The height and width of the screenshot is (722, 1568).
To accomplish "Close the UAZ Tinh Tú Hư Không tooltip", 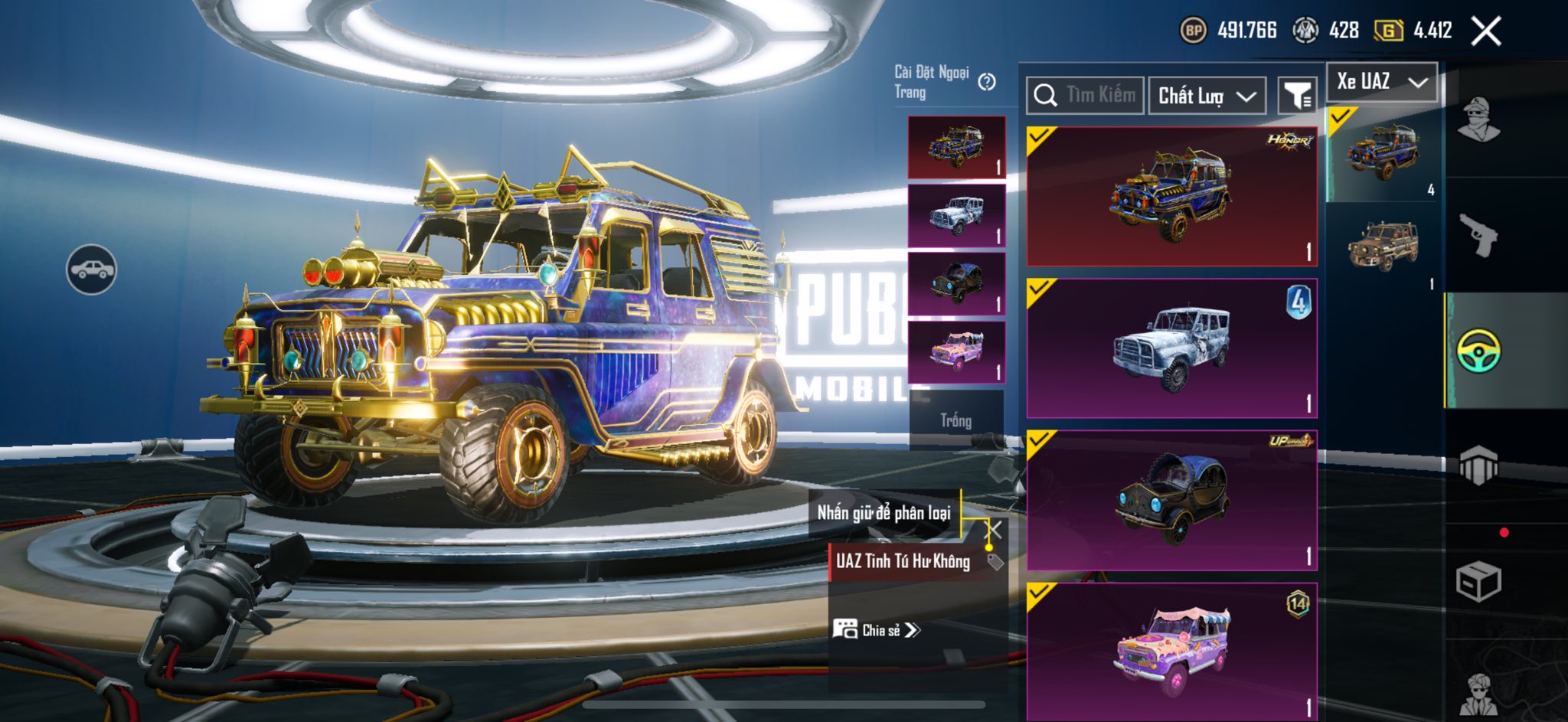I will pyautogui.click(x=994, y=530).
